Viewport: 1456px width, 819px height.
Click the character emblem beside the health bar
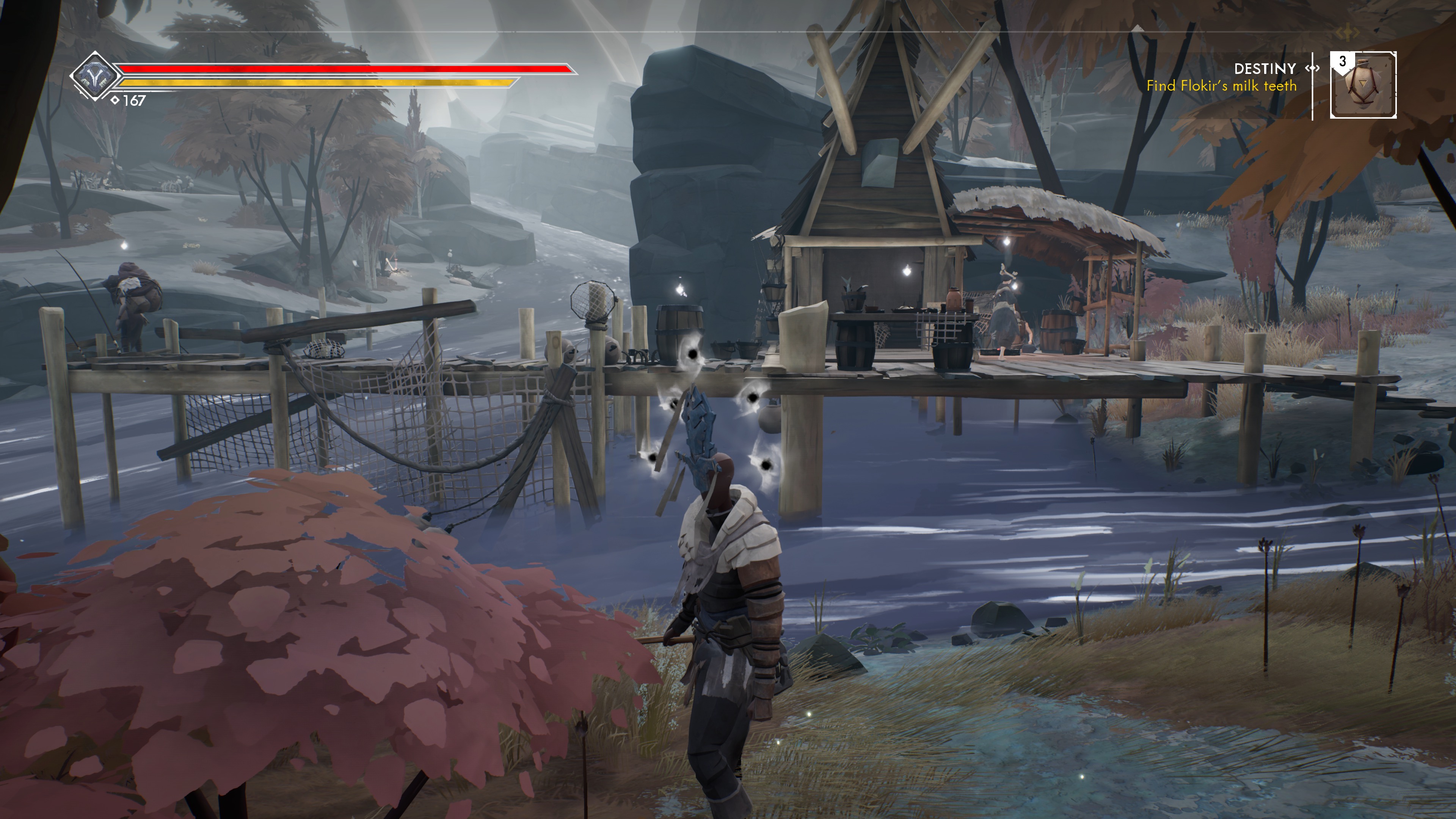(x=94, y=76)
